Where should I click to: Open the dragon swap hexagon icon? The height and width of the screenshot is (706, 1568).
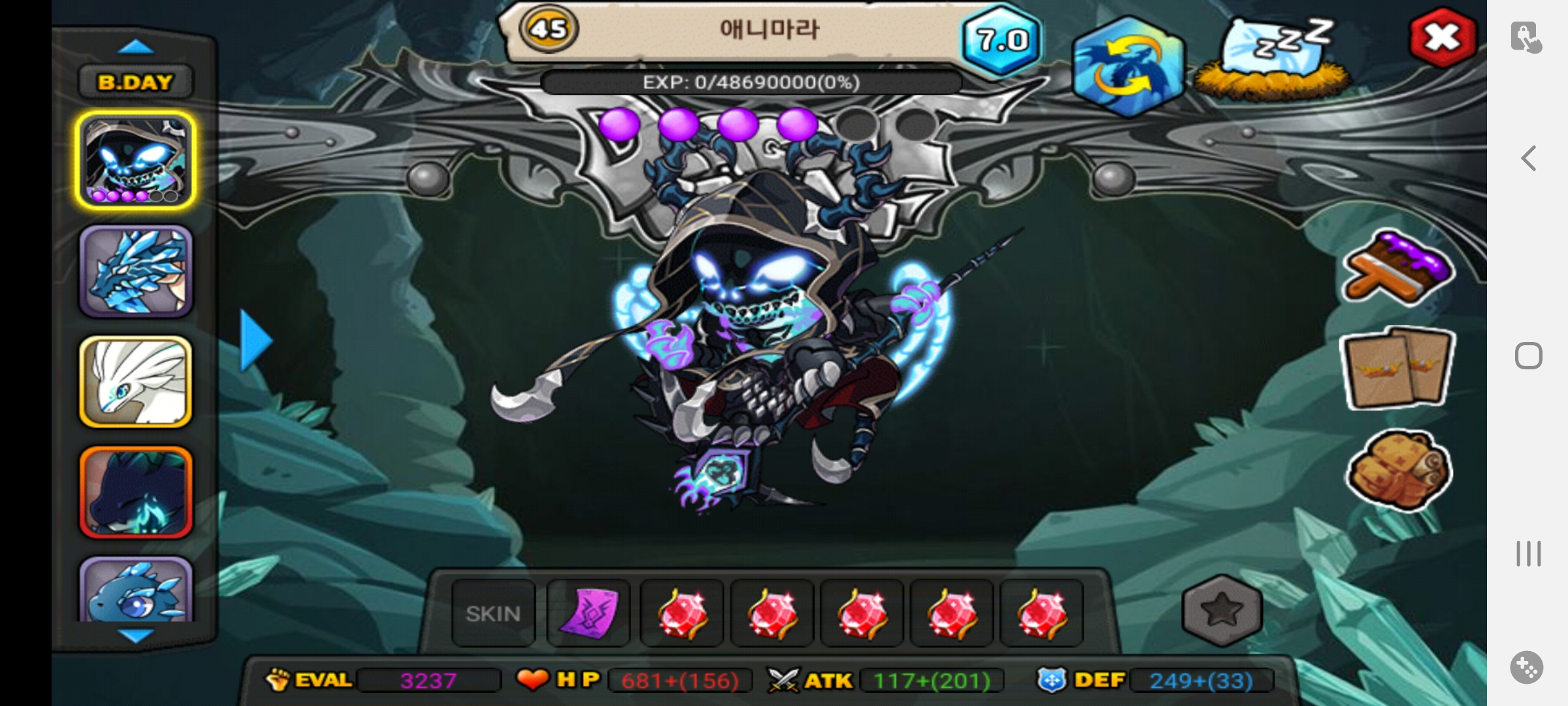(1128, 66)
